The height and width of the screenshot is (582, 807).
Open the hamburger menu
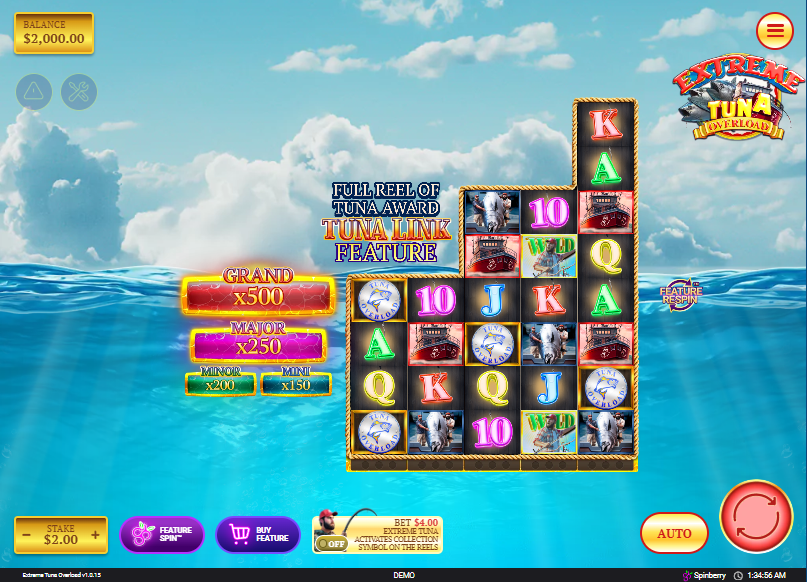(774, 31)
